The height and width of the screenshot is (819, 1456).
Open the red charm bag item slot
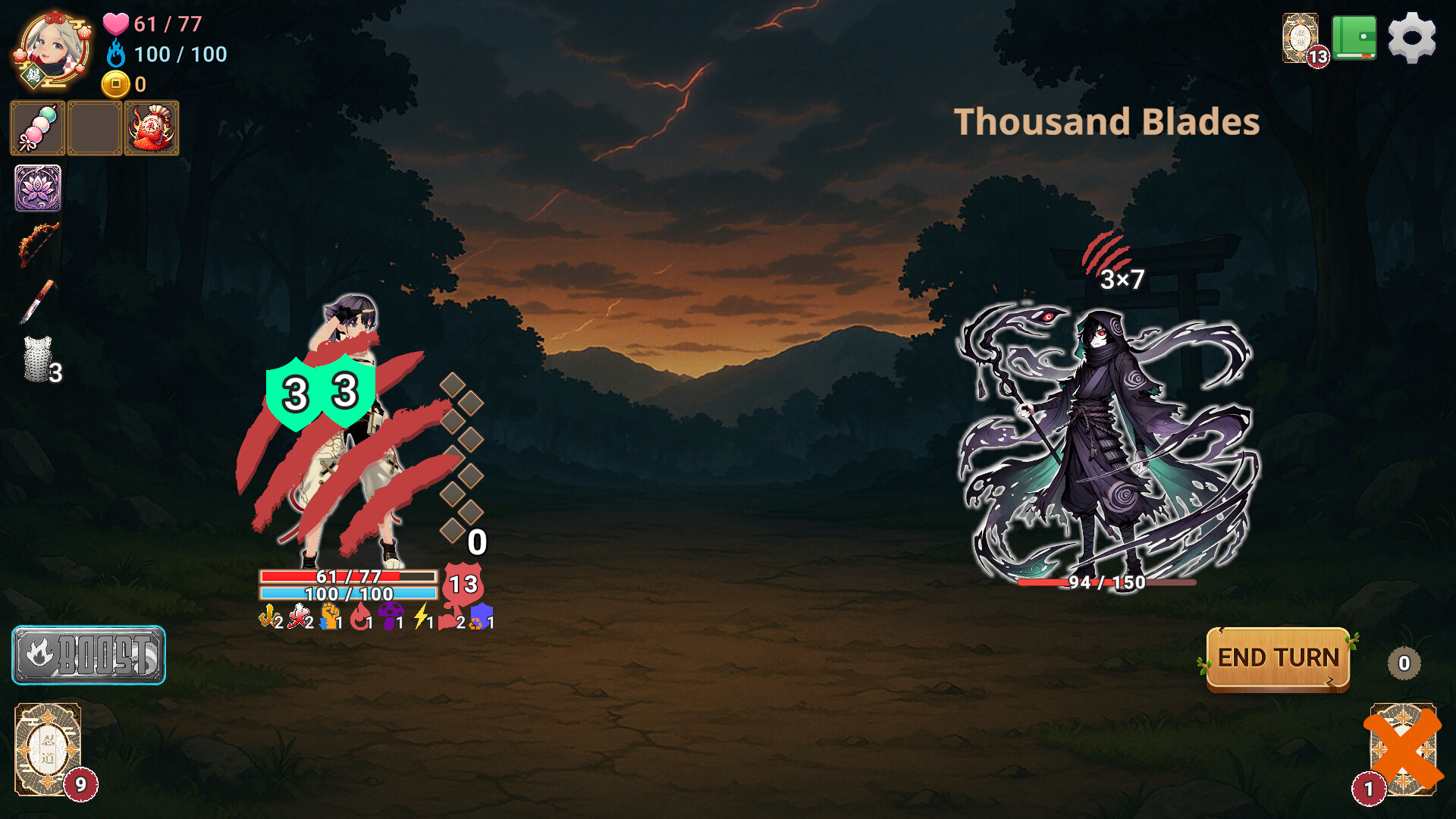coord(151,127)
